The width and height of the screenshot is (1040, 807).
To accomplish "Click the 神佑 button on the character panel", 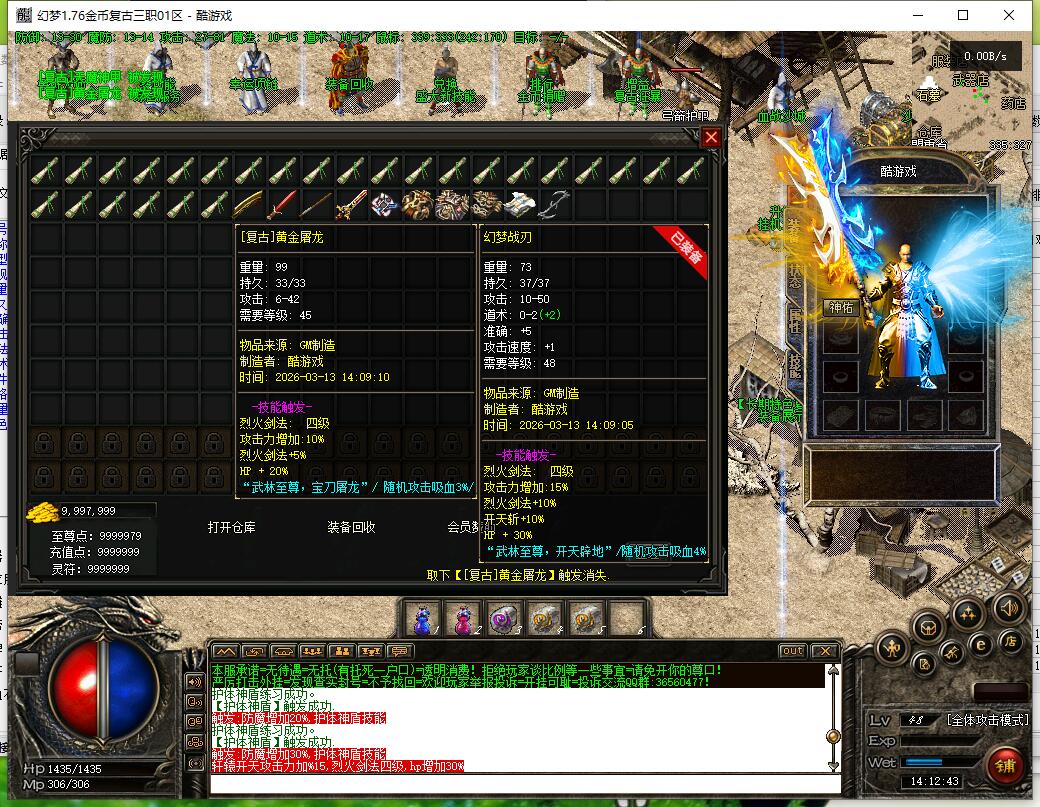I will click(841, 308).
